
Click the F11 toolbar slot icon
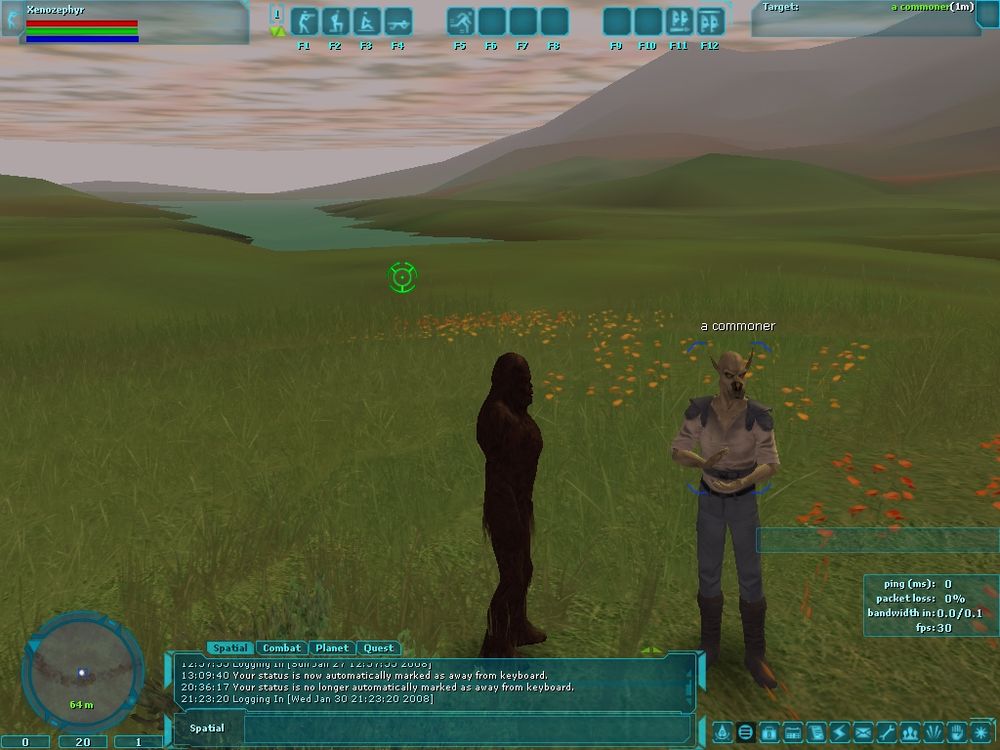click(679, 22)
